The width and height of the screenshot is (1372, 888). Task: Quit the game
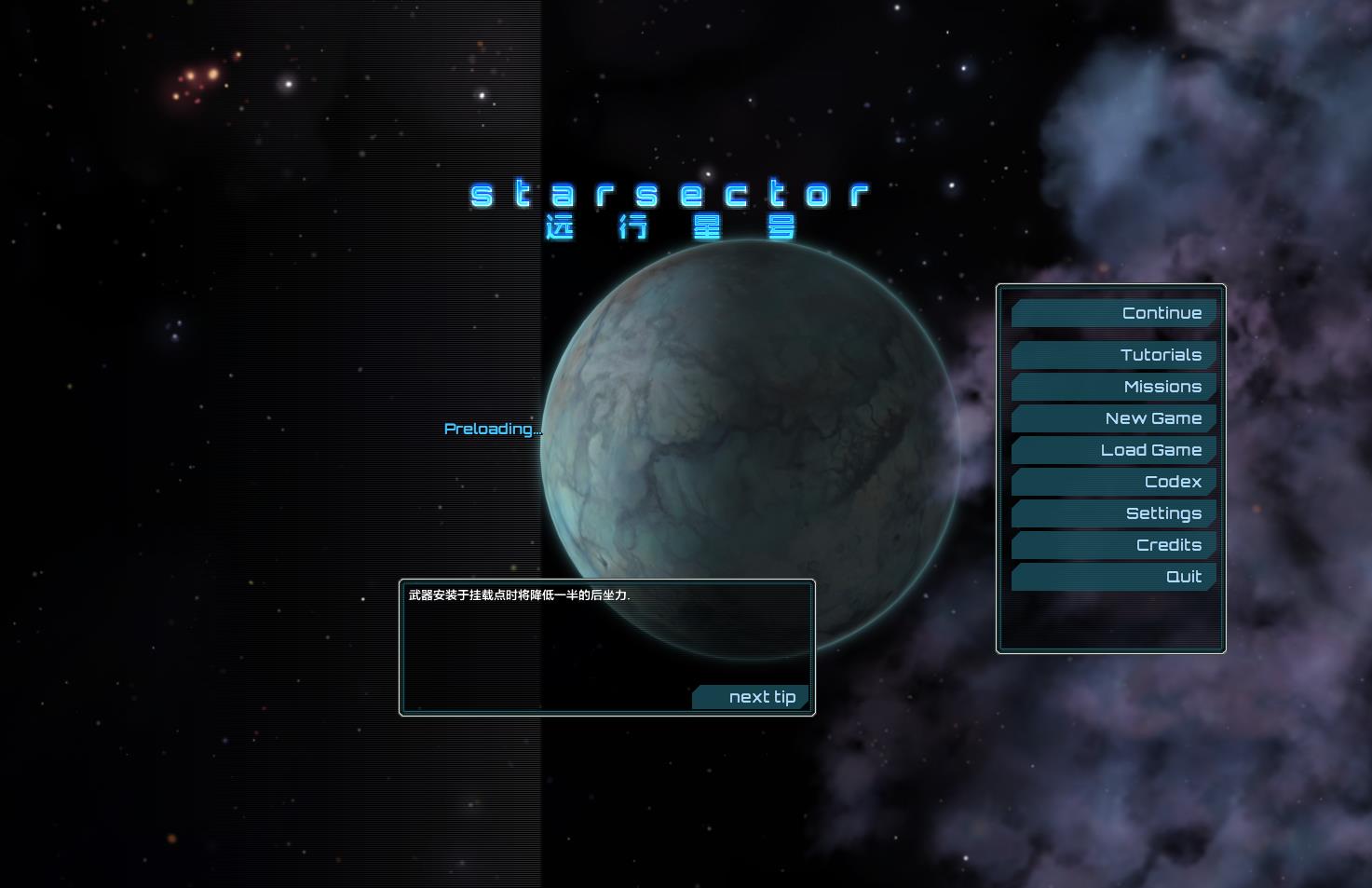click(x=1114, y=577)
